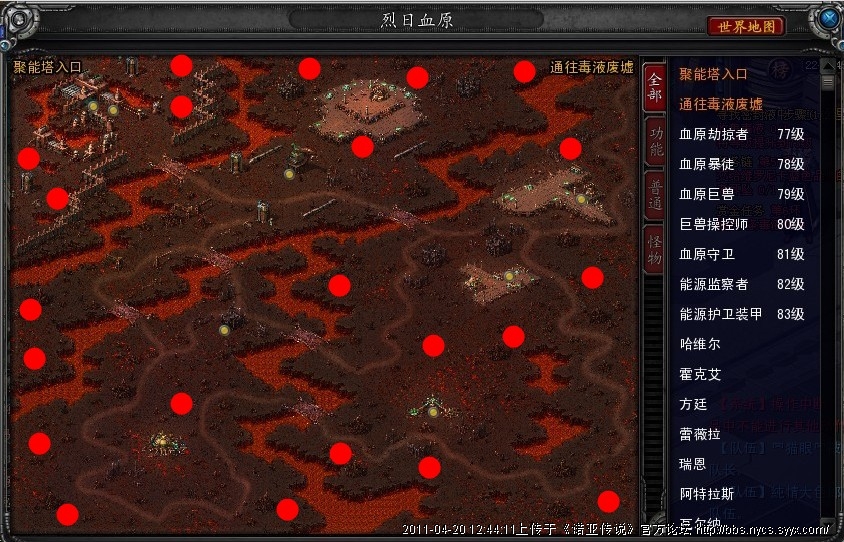Select 通往毒液废墟 in the side list
Image resolution: width=844 pixels, height=542 pixels.
pyautogui.click(x=720, y=104)
